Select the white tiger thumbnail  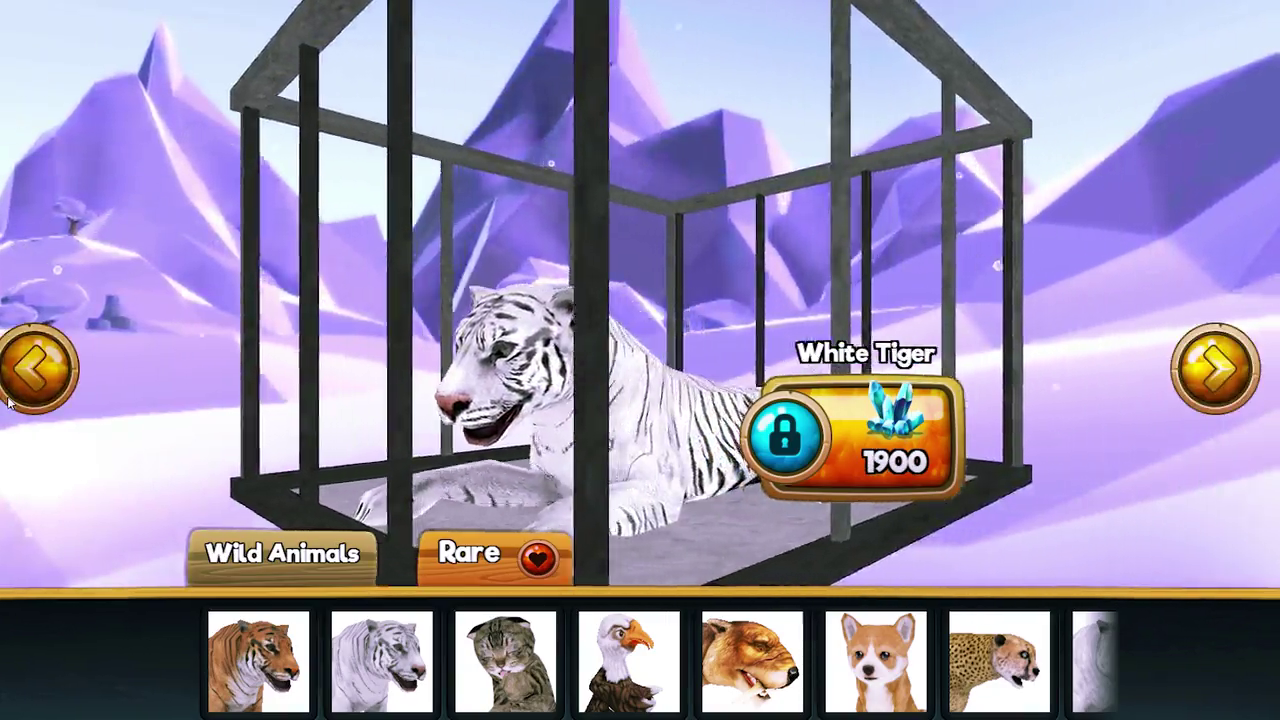click(x=382, y=660)
